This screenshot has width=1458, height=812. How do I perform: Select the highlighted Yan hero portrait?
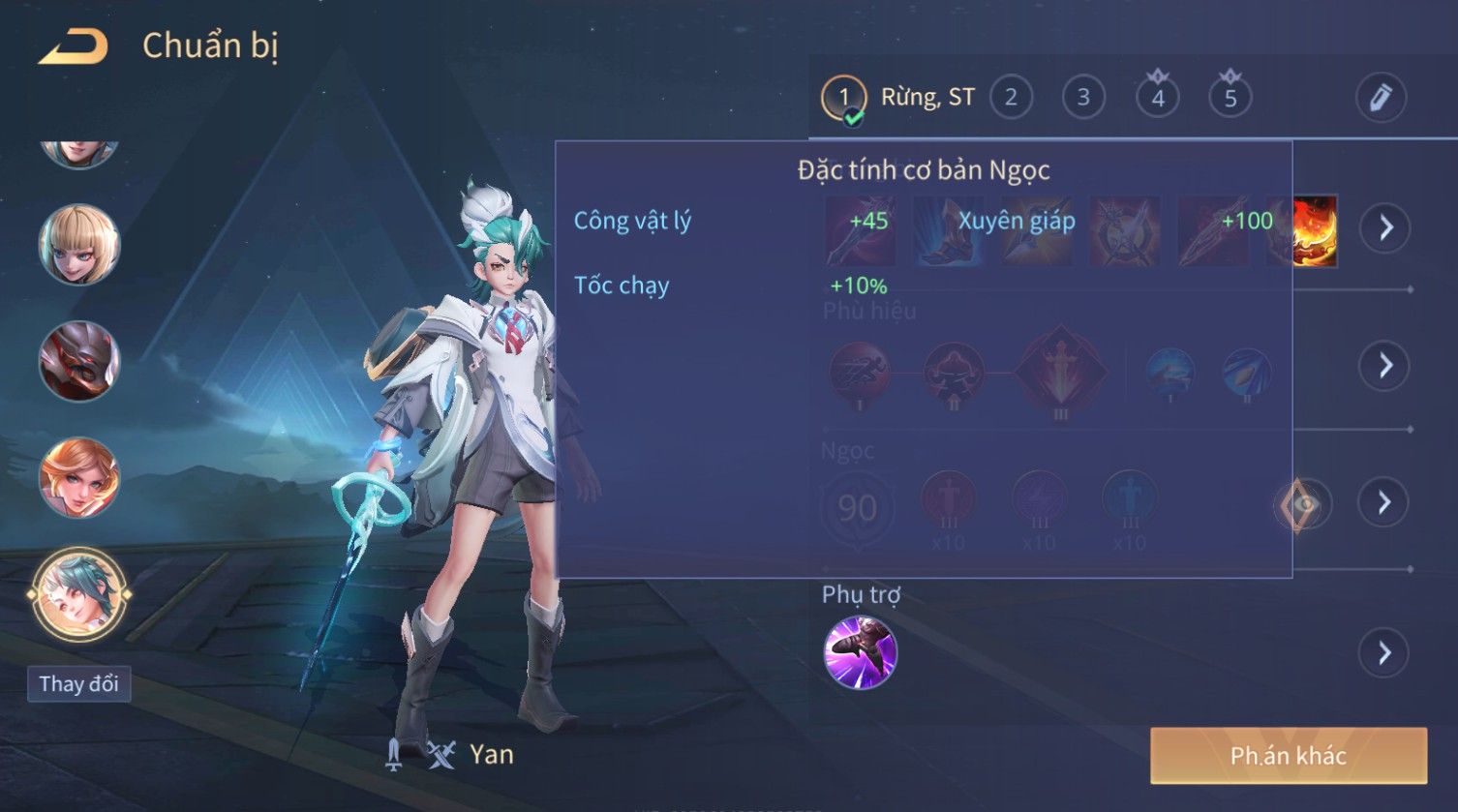pos(79,593)
